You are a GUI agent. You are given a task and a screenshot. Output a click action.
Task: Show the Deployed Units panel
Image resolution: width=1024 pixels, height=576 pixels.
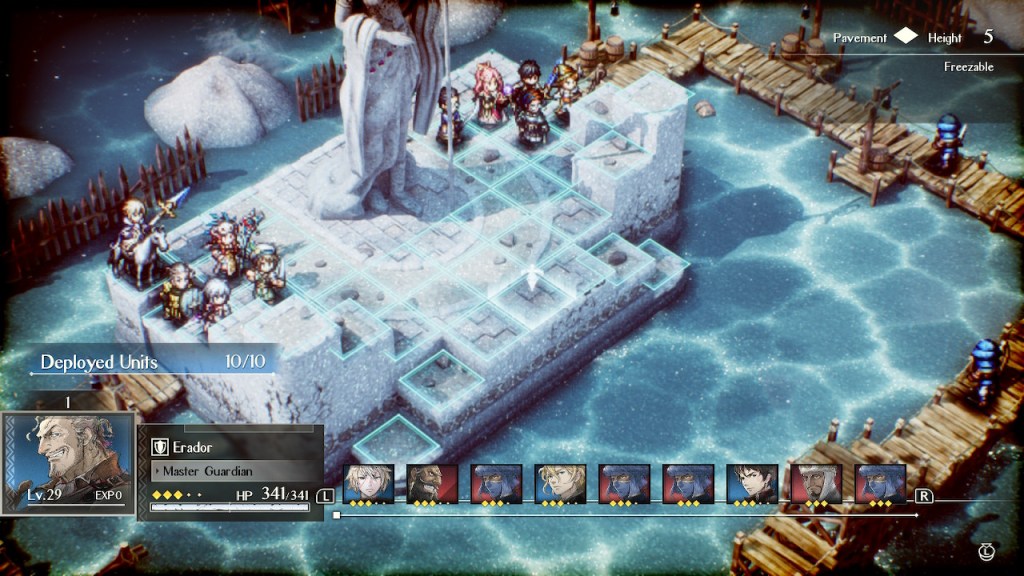pos(152,361)
